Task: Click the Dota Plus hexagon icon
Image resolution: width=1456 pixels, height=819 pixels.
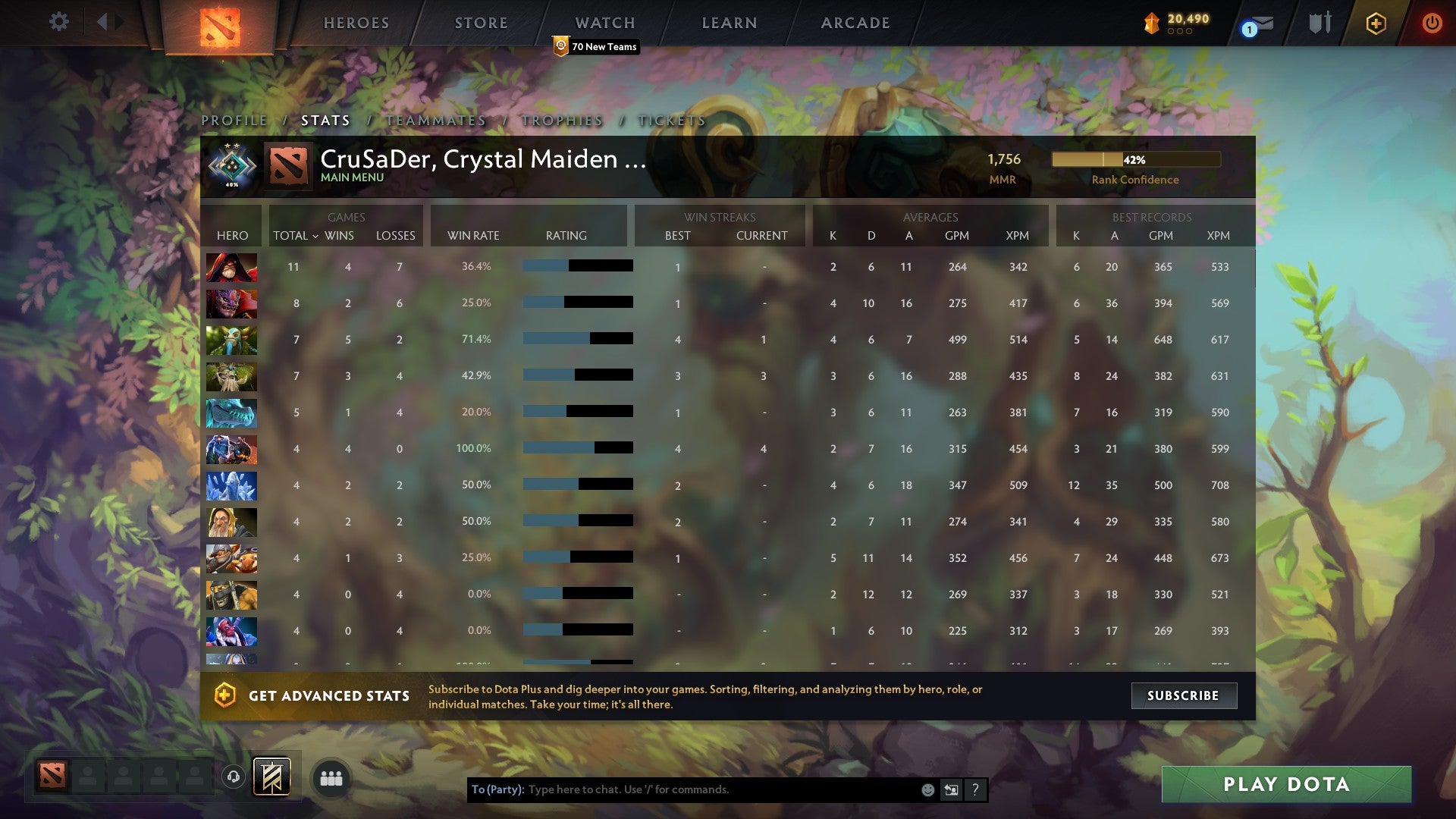Action: coord(1376,23)
